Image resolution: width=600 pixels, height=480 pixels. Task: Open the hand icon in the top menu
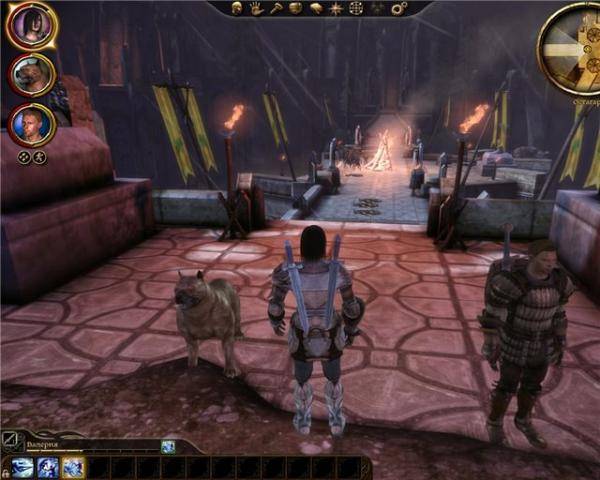pos(257,8)
